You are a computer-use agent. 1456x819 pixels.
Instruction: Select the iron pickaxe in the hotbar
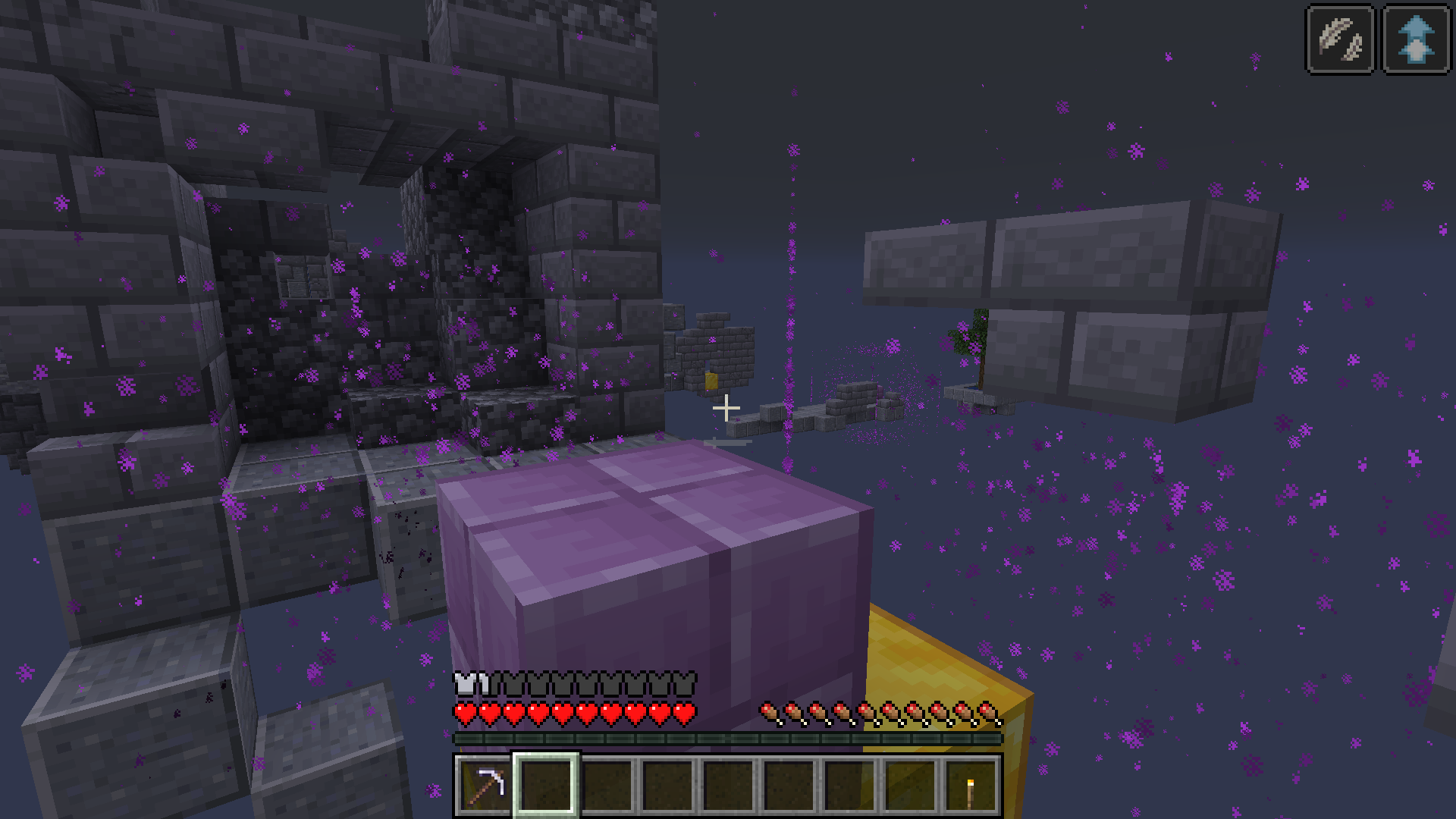coord(483,786)
